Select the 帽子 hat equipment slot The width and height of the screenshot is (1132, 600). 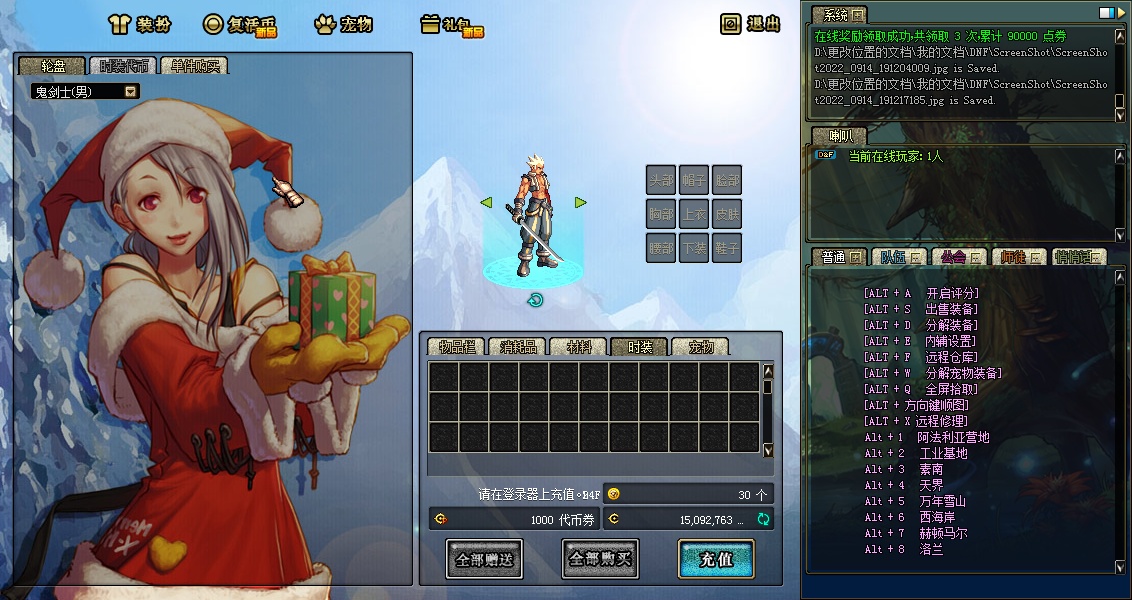tap(694, 180)
